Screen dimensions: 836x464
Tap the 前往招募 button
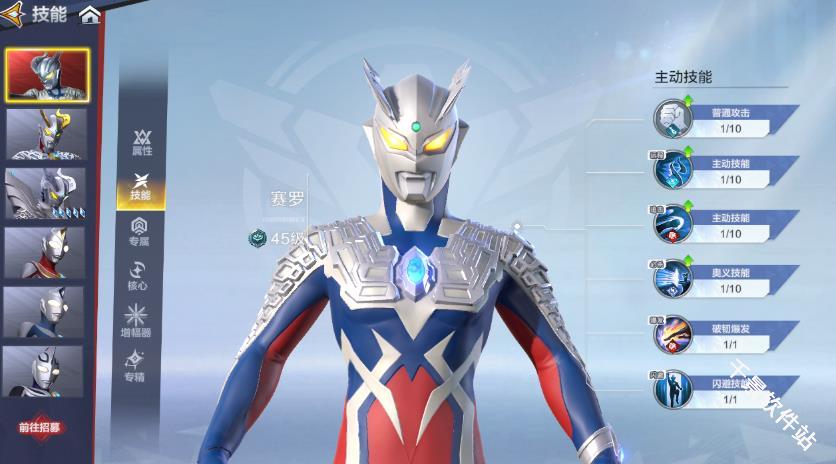pos(40,426)
